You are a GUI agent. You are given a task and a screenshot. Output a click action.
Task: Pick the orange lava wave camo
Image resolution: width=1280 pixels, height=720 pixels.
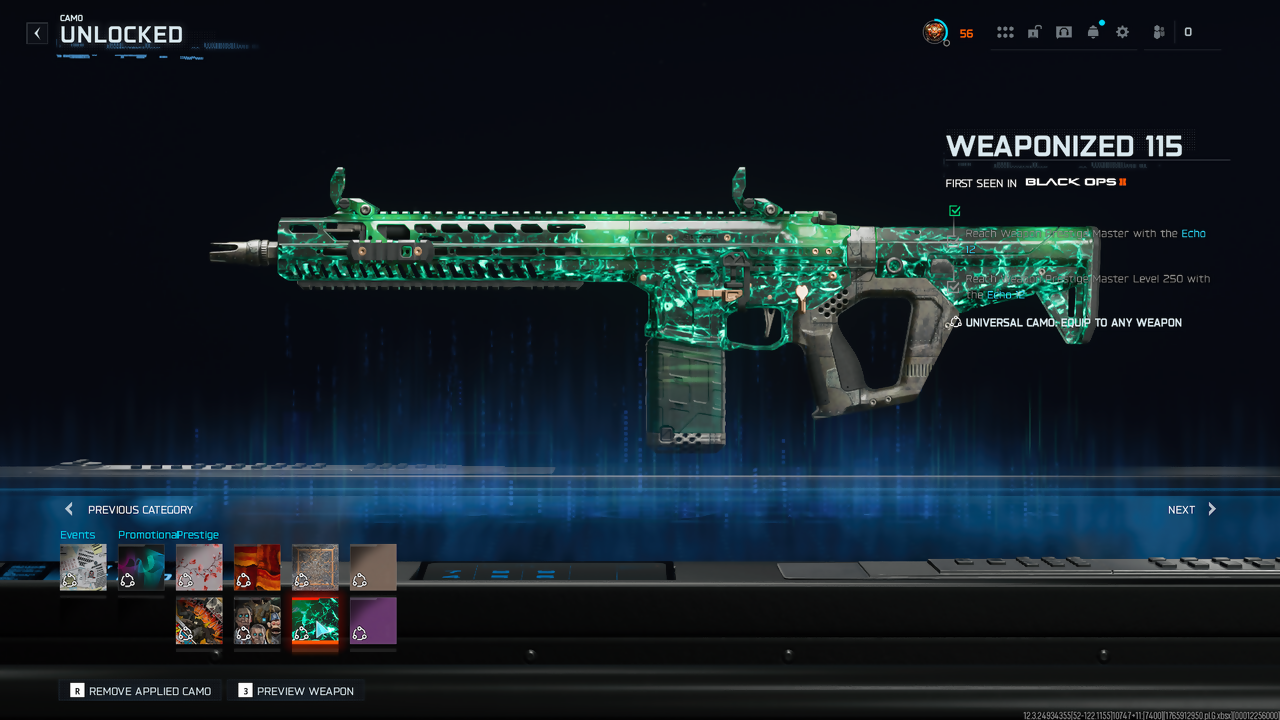point(257,567)
